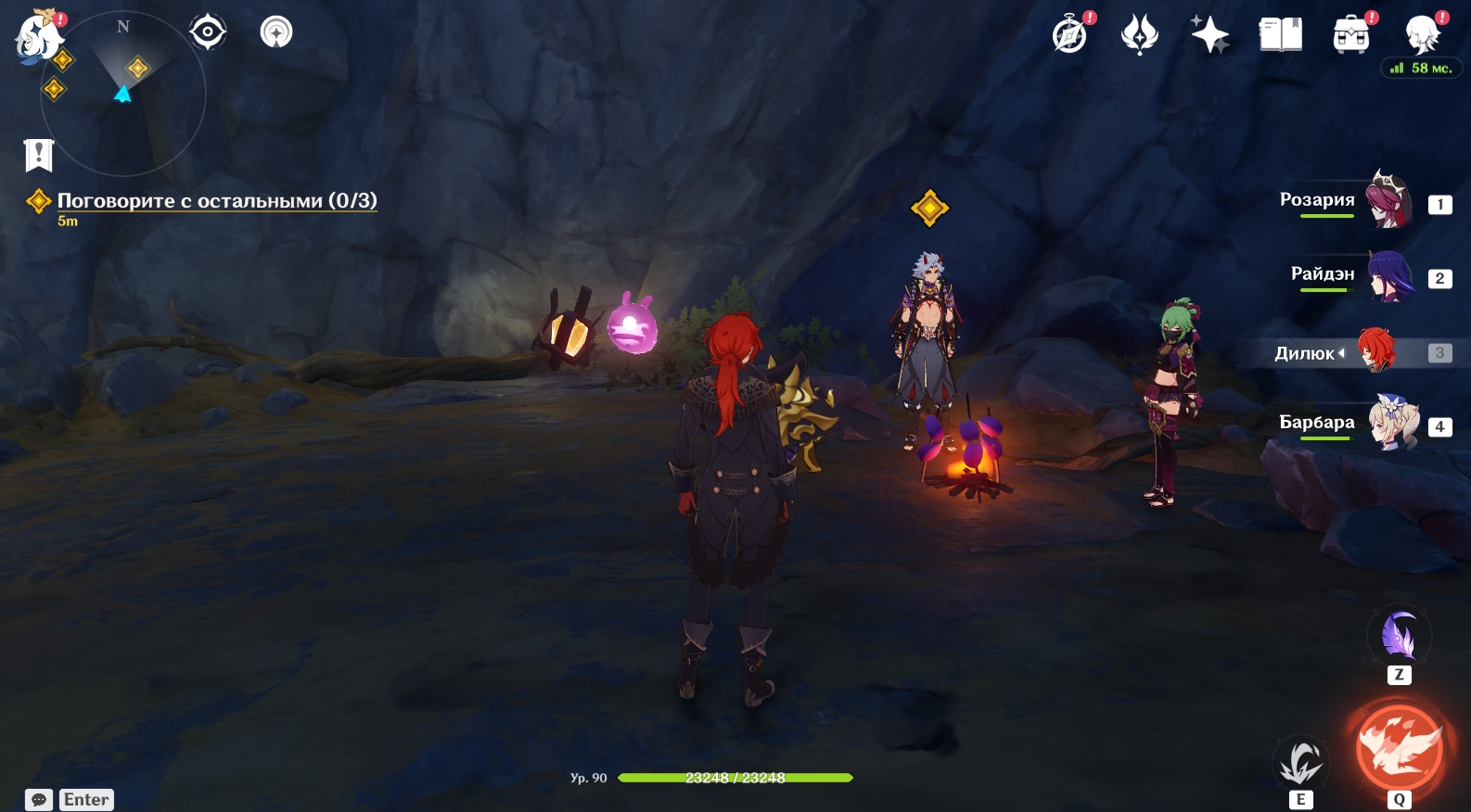Use the purple feather gadget
This screenshot has width=1471, height=812.
1399,637
